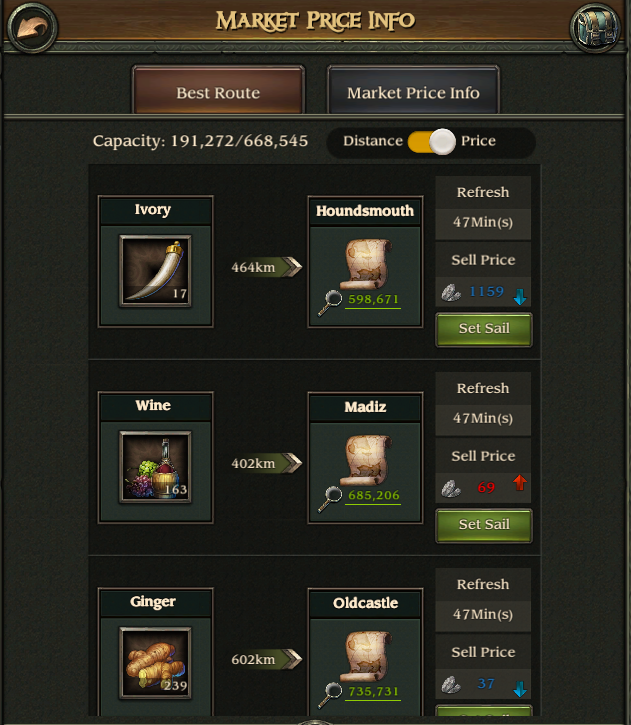Open the treasure chest icon

tap(595, 27)
